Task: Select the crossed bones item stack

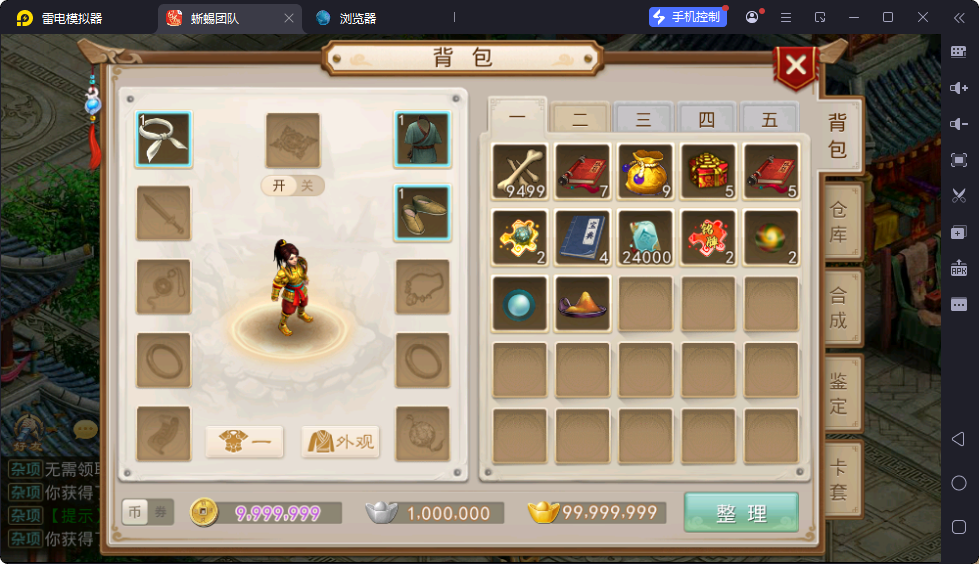Action: point(520,172)
